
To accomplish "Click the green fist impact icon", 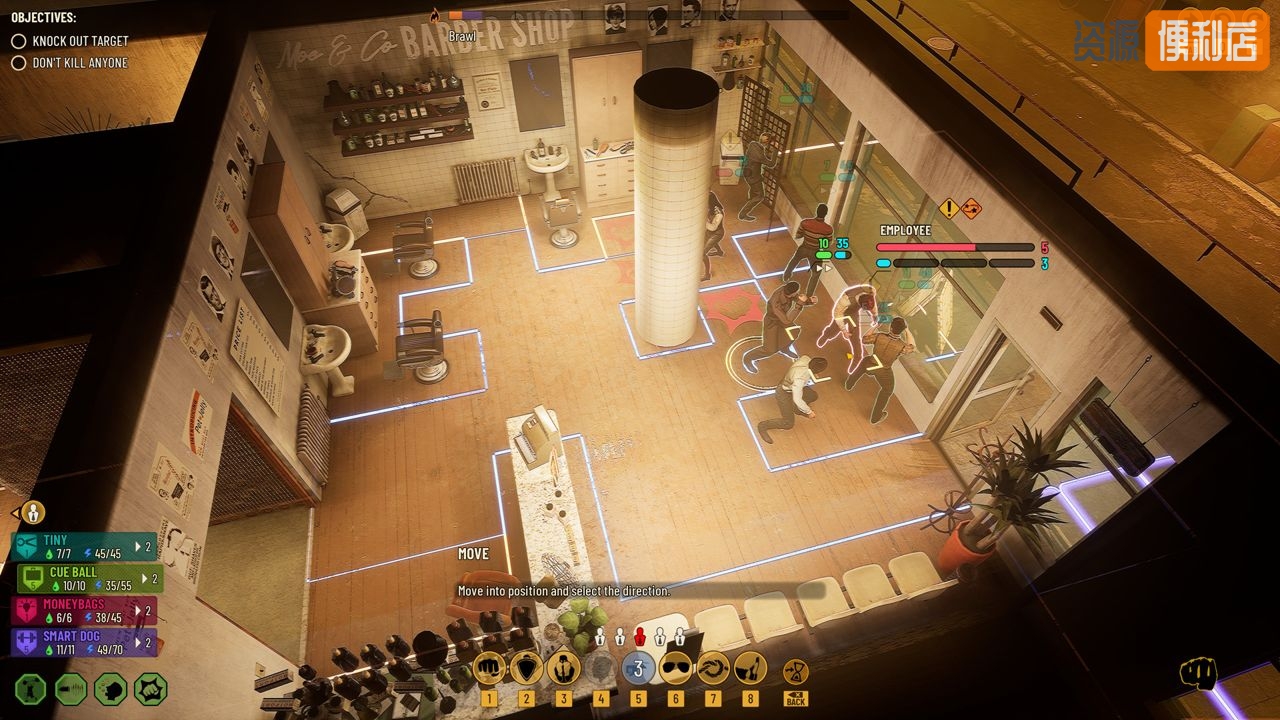I will tap(150, 689).
